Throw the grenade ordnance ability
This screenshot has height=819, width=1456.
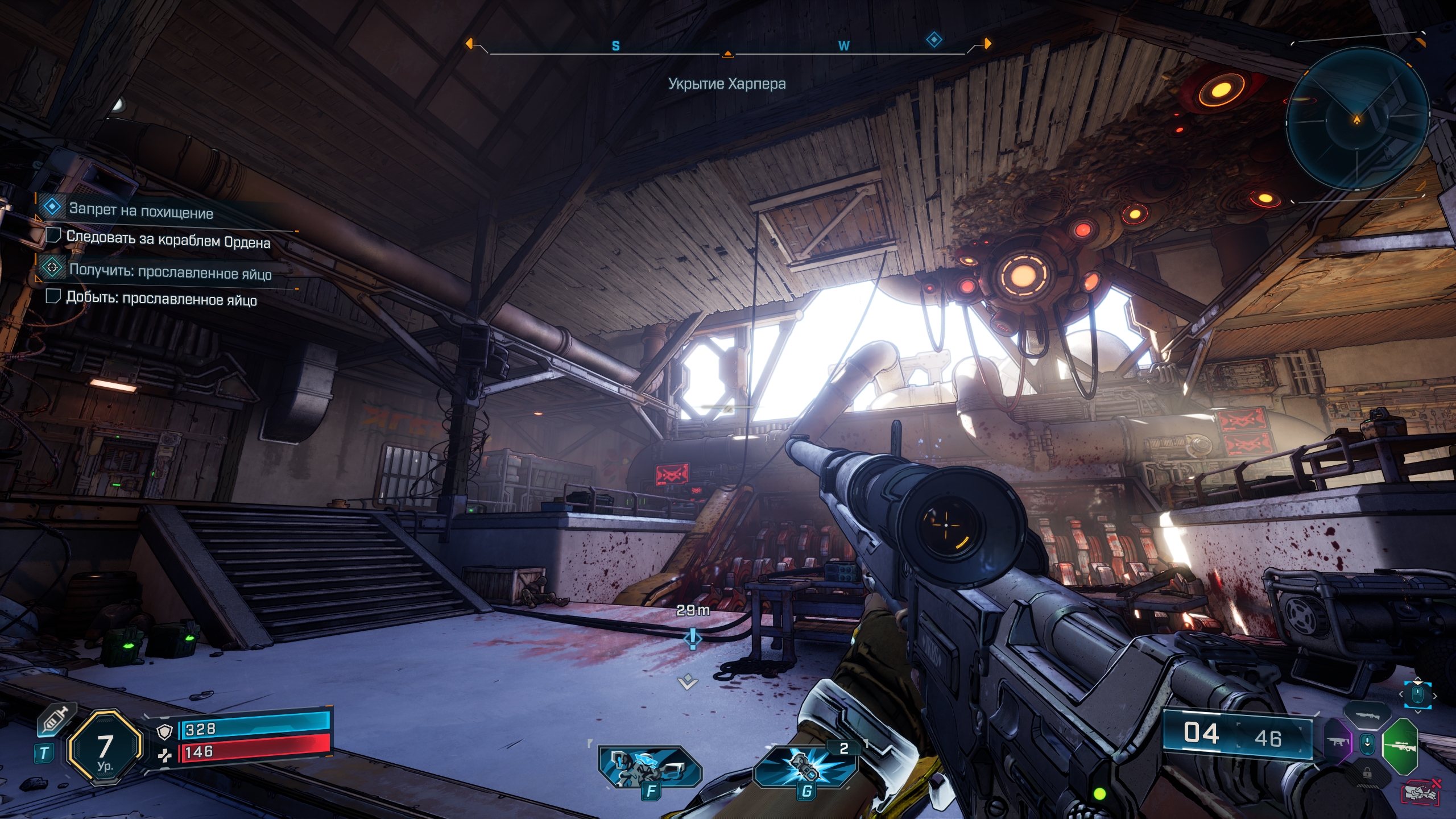(805, 766)
